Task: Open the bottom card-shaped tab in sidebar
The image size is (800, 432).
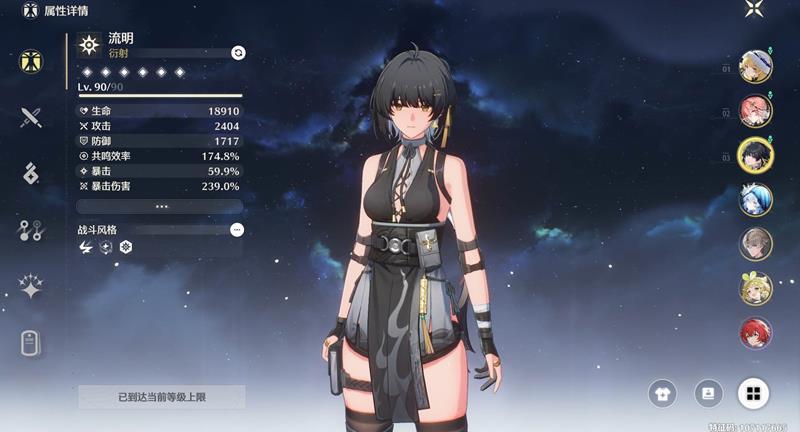Action: tap(31, 344)
